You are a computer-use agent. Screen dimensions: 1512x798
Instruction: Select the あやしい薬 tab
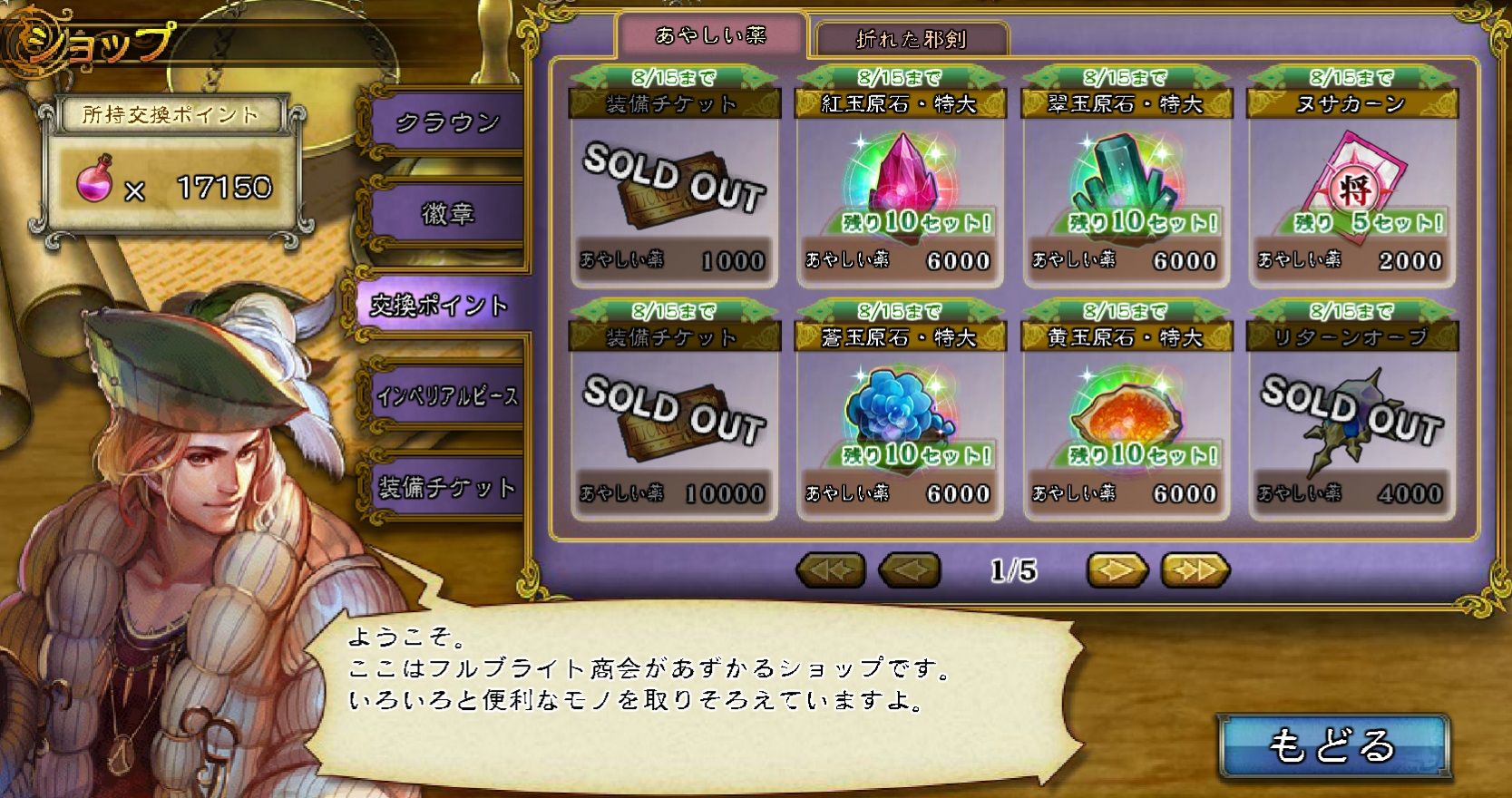click(714, 38)
